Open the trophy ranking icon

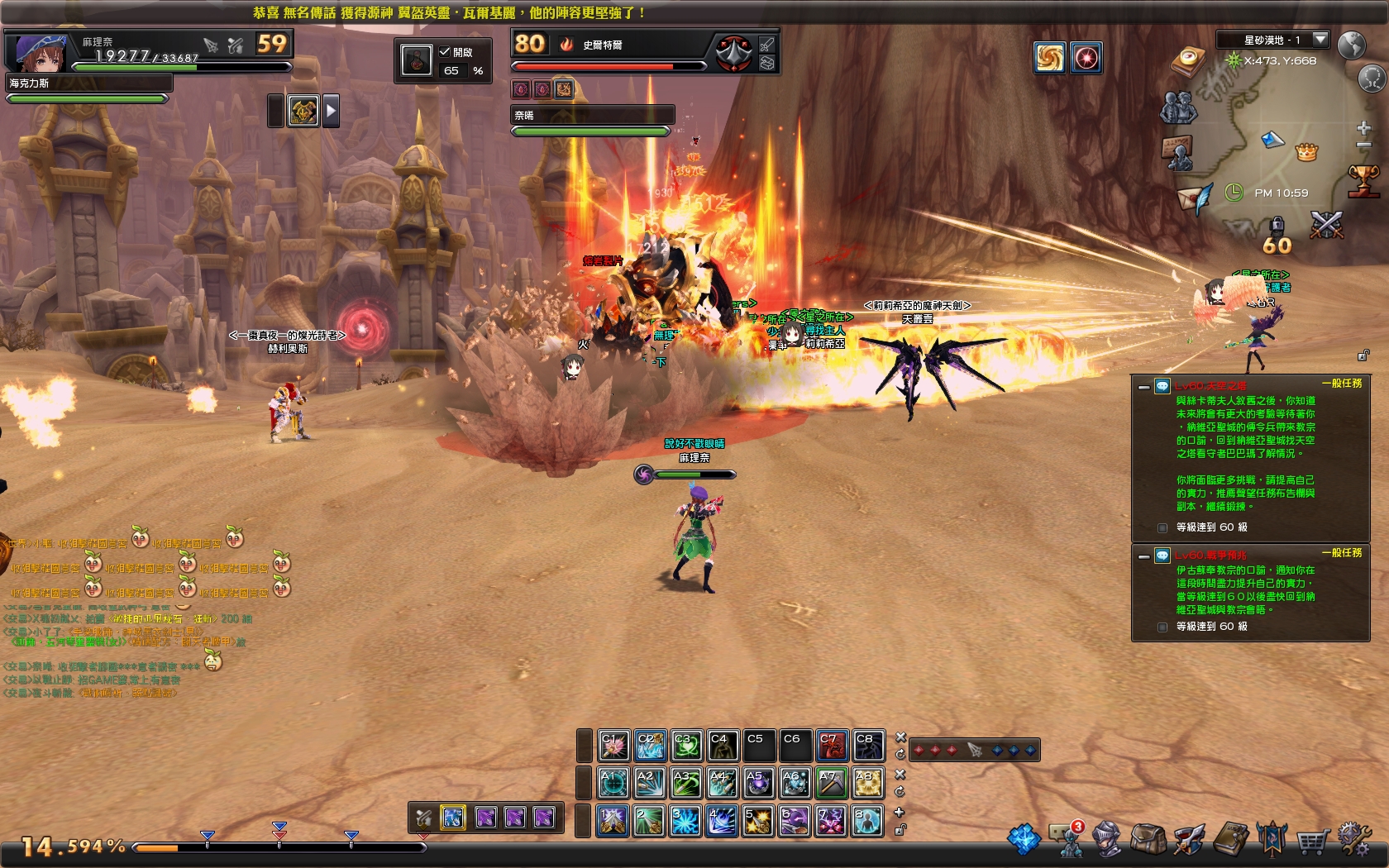(x=1363, y=181)
